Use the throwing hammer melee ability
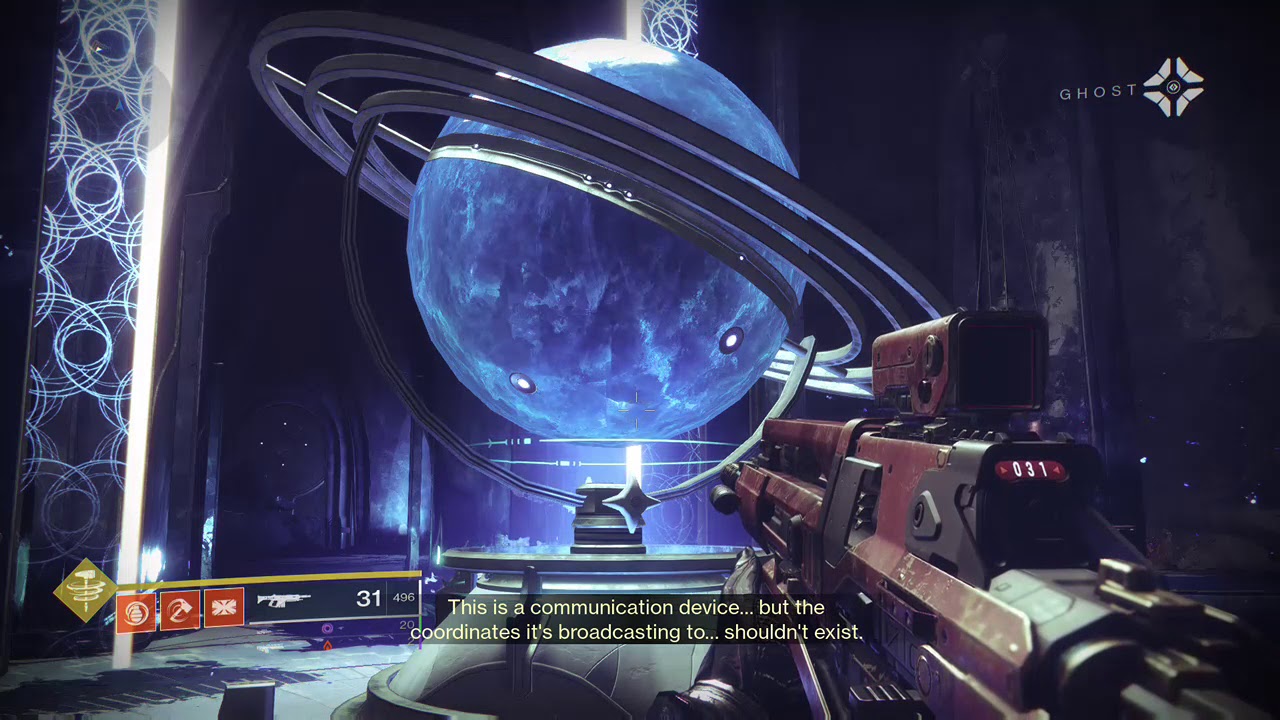Viewport: 1280px width, 720px height. point(180,610)
